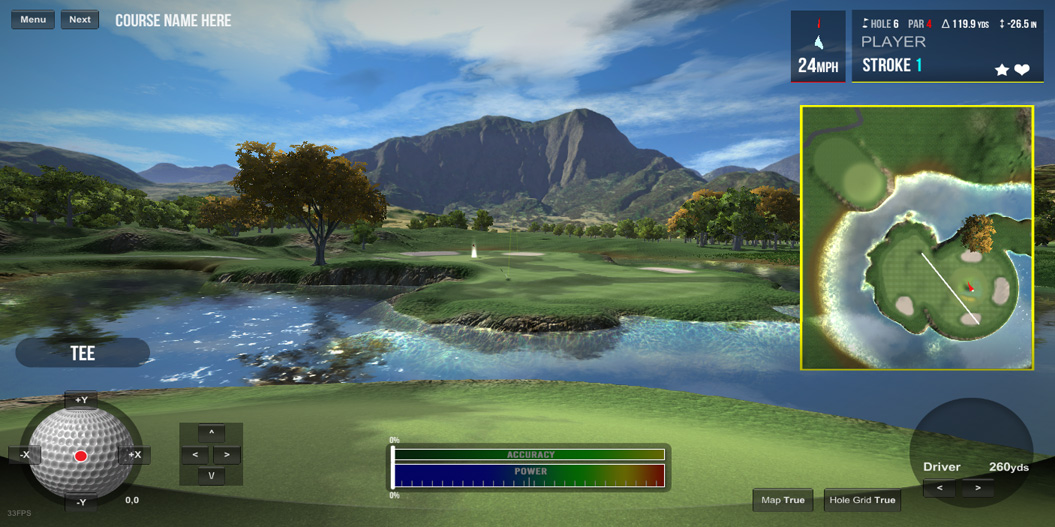The height and width of the screenshot is (527, 1055).
Task: Click the up arrow on the aim pad
Action: (x=211, y=433)
